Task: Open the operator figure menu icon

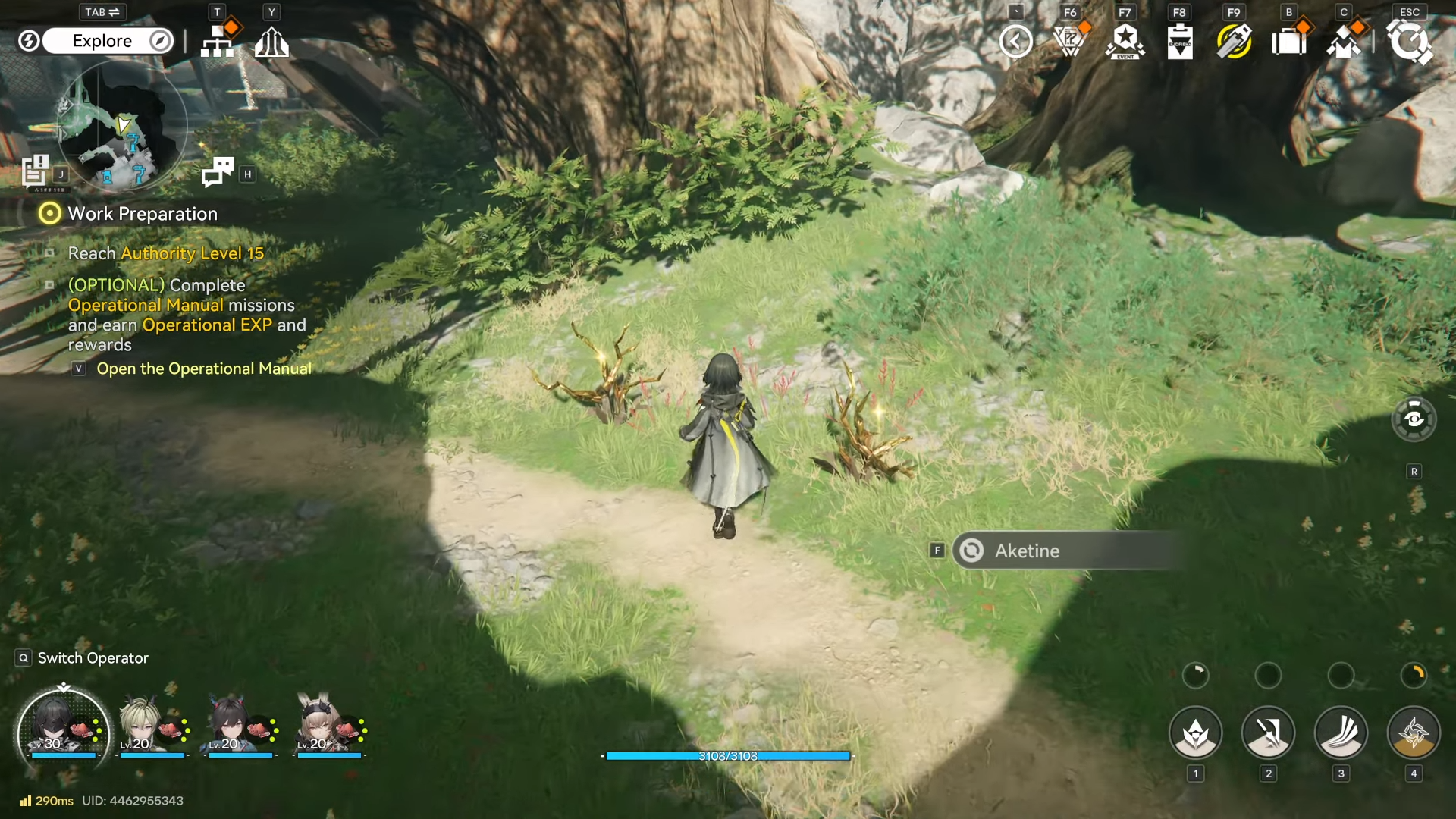Action: [x=1344, y=42]
